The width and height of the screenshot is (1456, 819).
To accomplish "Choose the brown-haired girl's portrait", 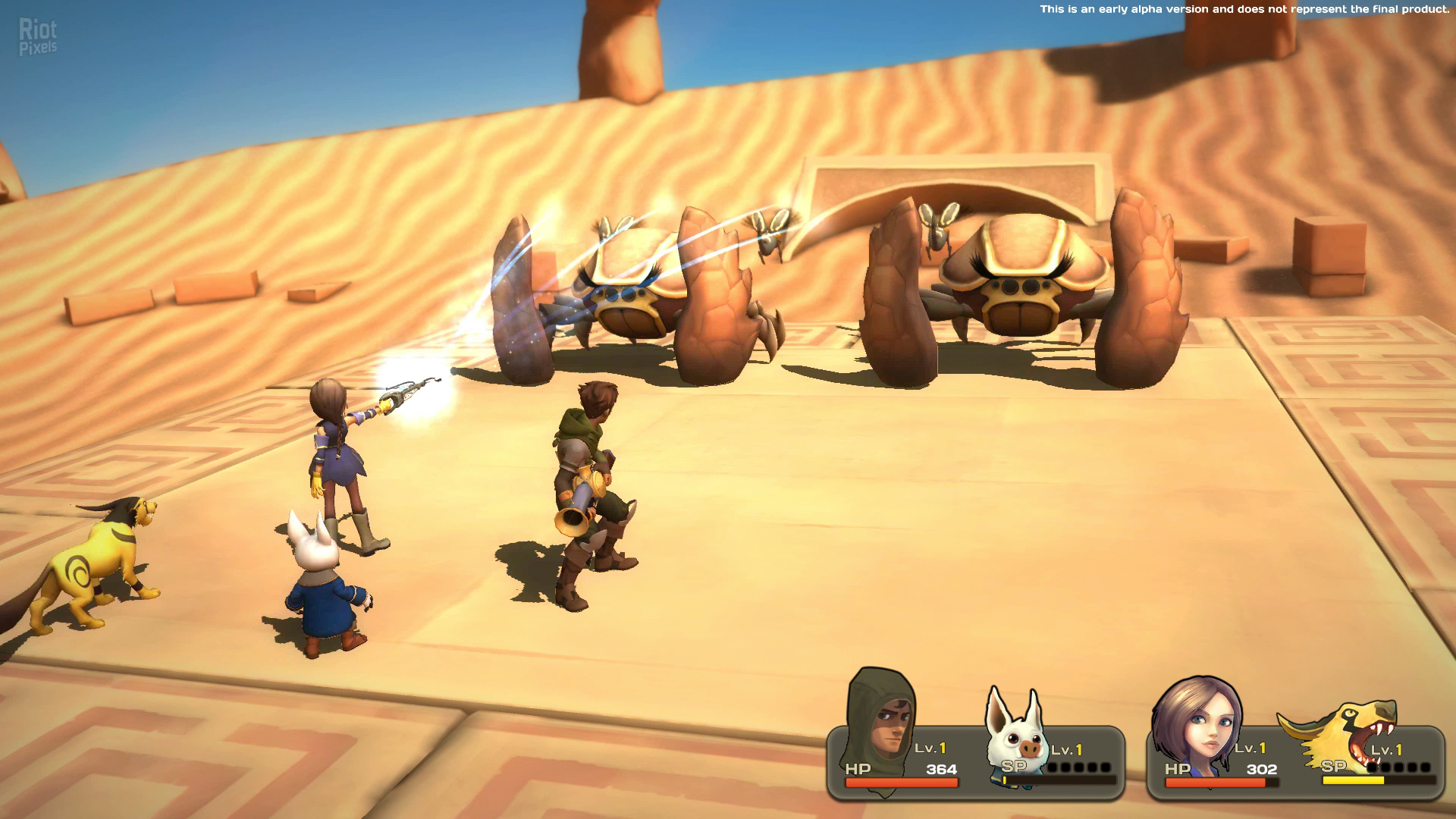I will point(1197,724).
